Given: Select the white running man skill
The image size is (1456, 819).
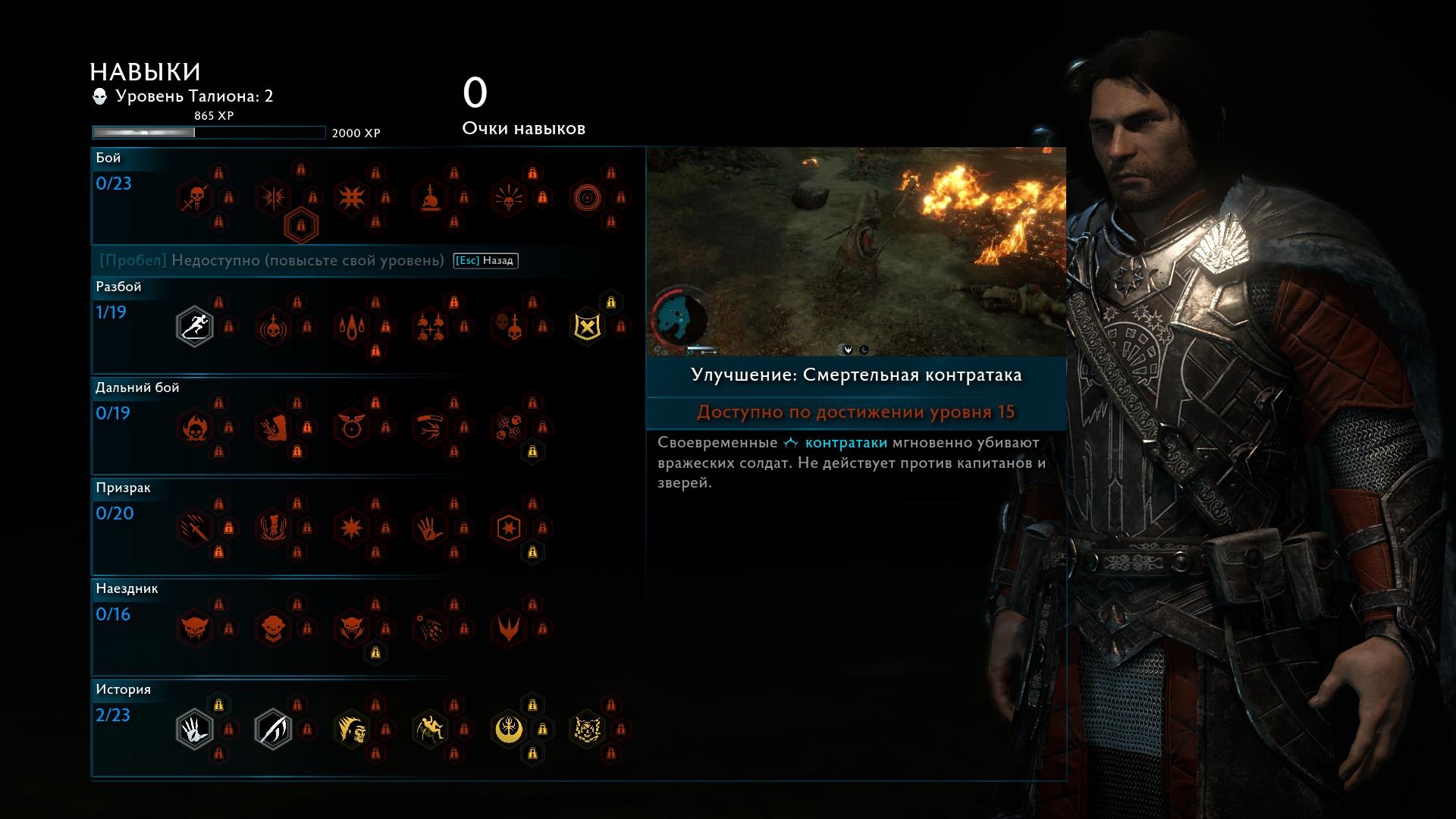Looking at the screenshot, I should (x=195, y=327).
